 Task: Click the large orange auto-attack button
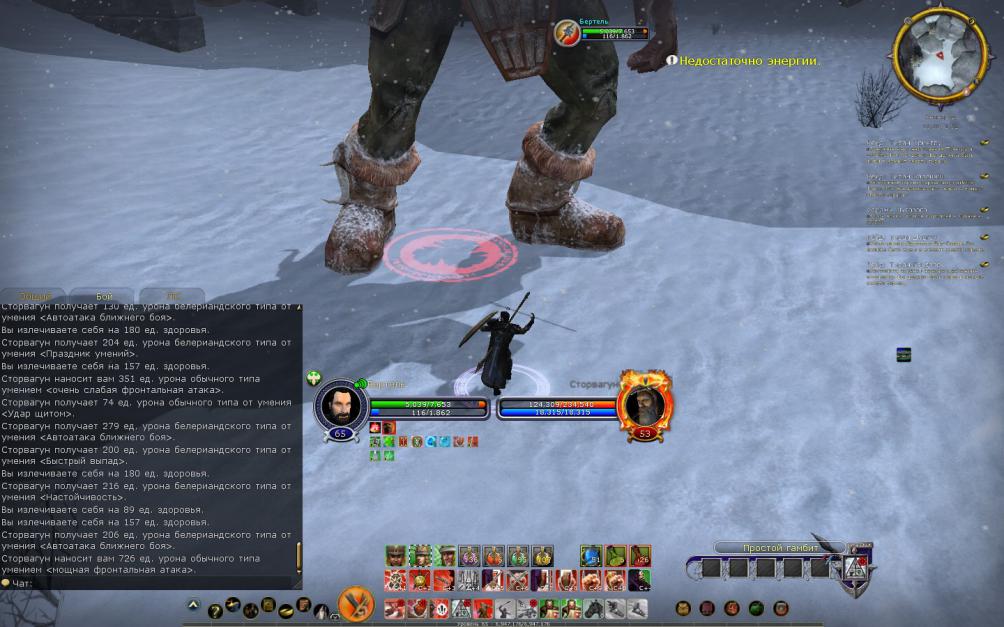(x=355, y=604)
